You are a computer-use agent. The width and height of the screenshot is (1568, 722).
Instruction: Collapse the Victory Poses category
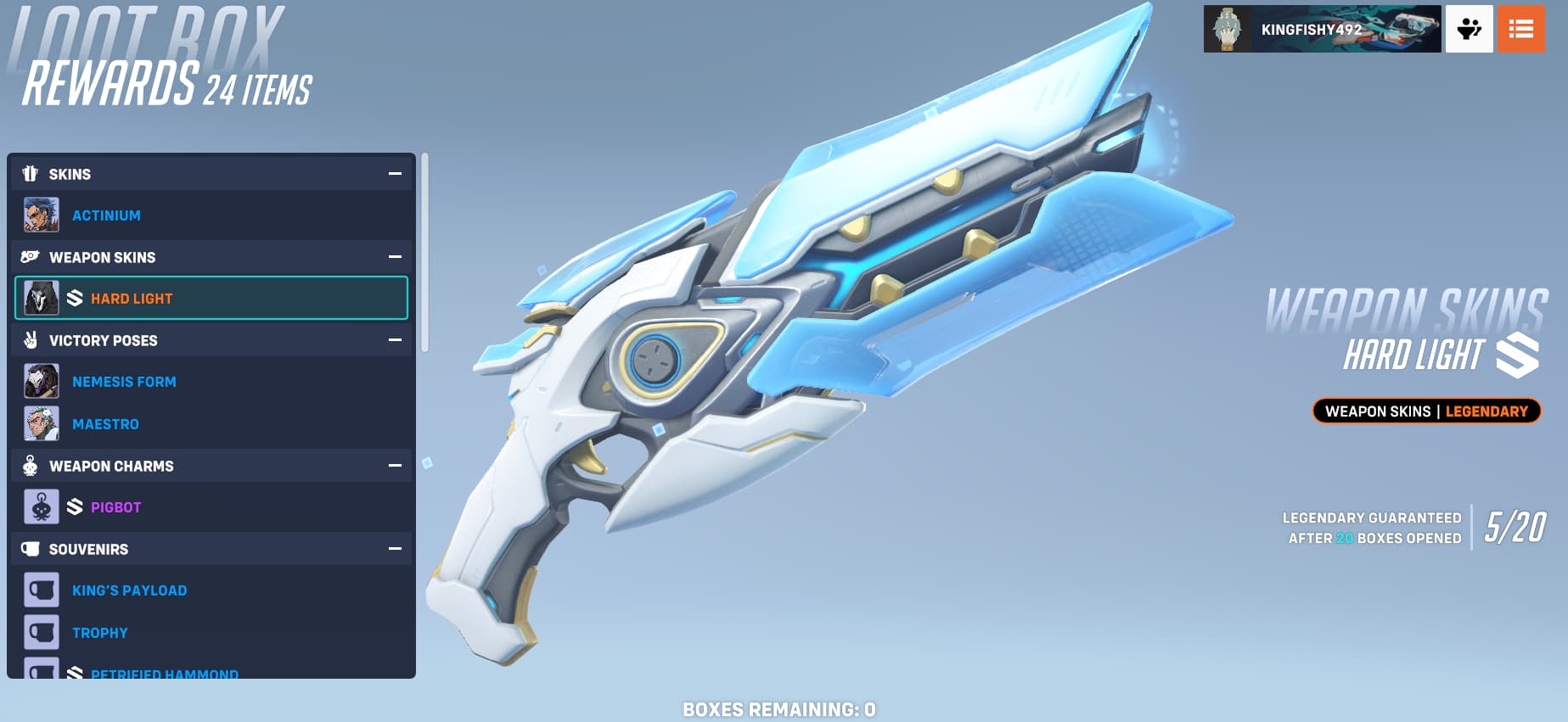point(395,340)
